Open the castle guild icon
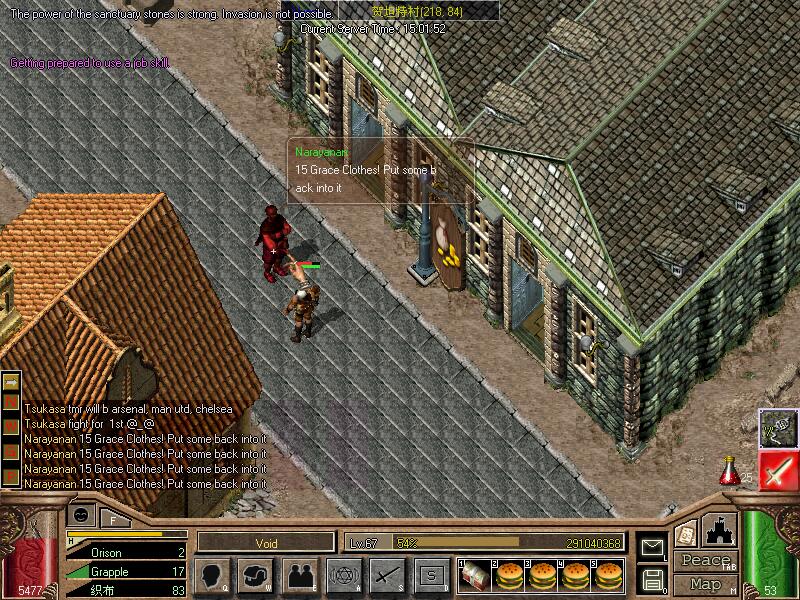 (721, 529)
